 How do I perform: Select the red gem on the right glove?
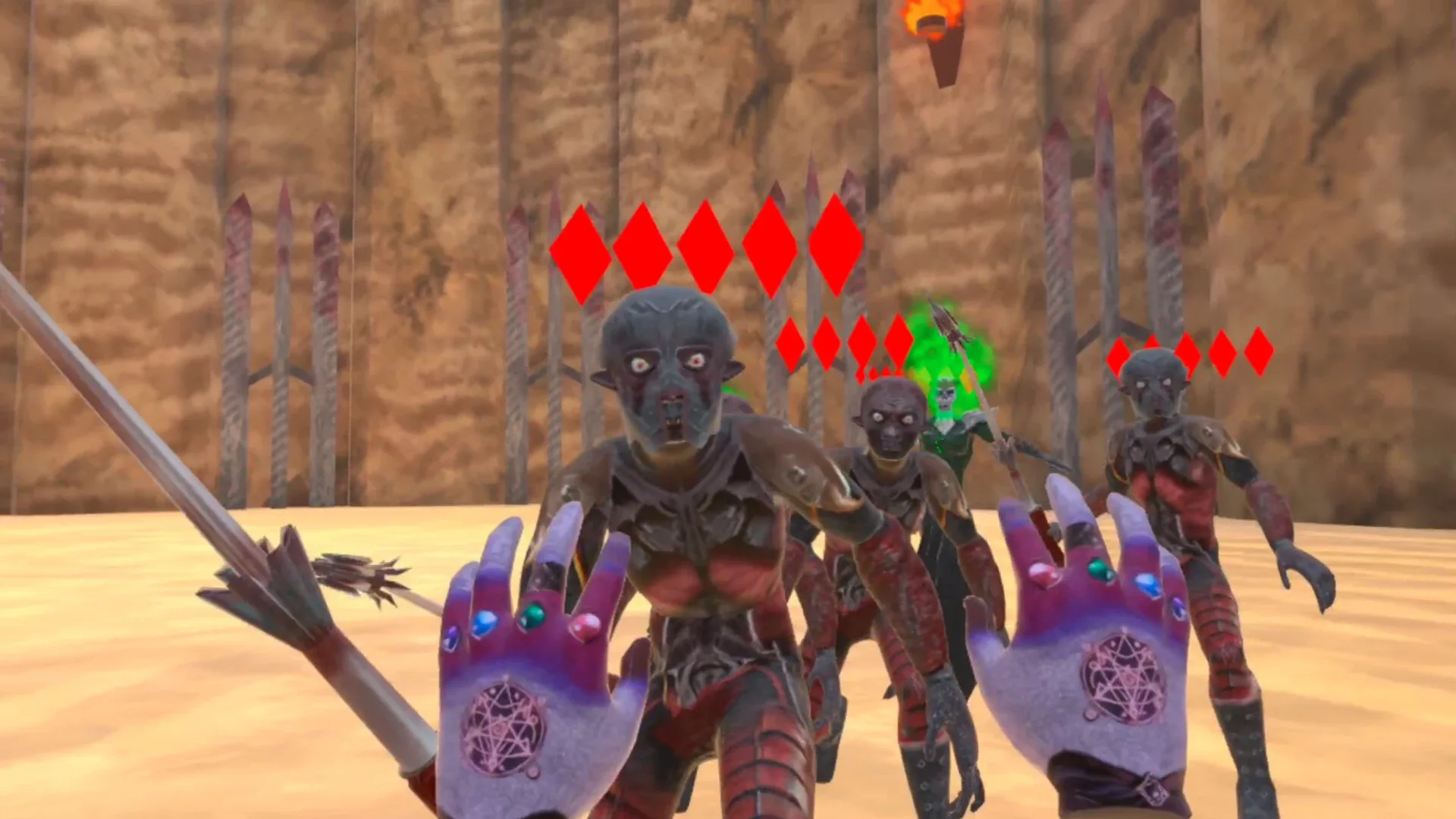click(1042, 575)
